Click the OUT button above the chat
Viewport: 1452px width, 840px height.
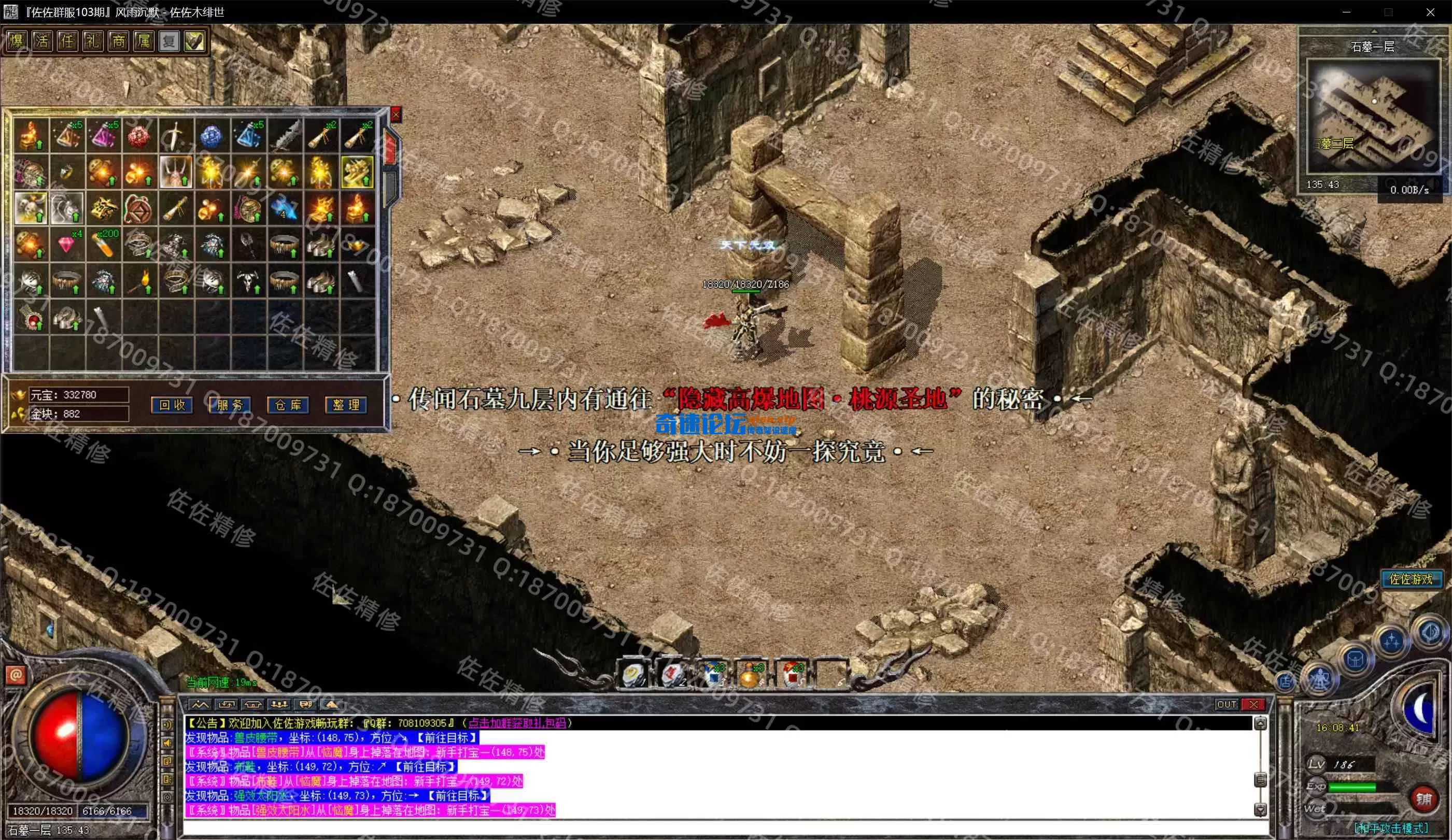1226,704
